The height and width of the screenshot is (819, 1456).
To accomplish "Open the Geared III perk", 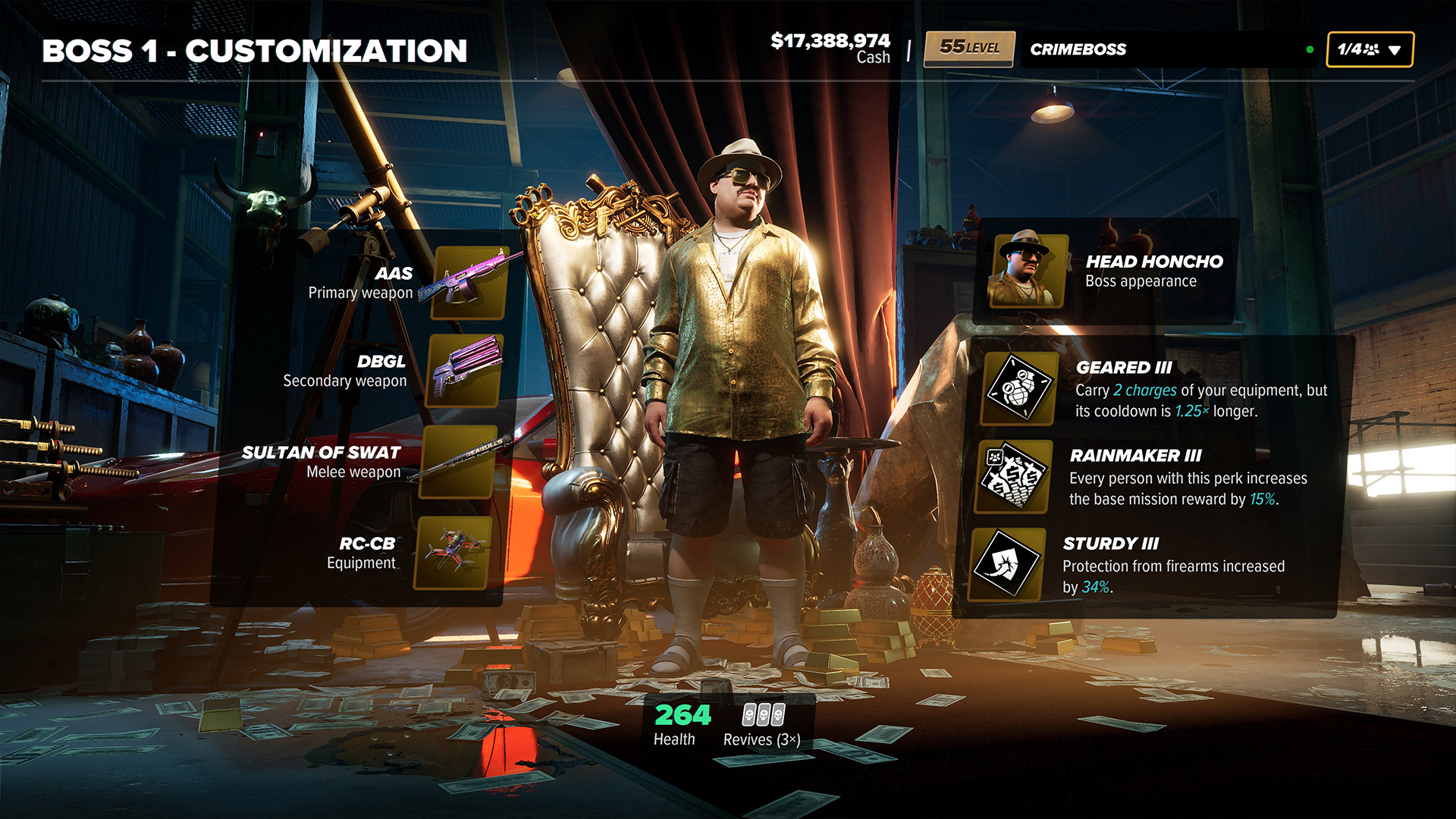I will 1019,388.
